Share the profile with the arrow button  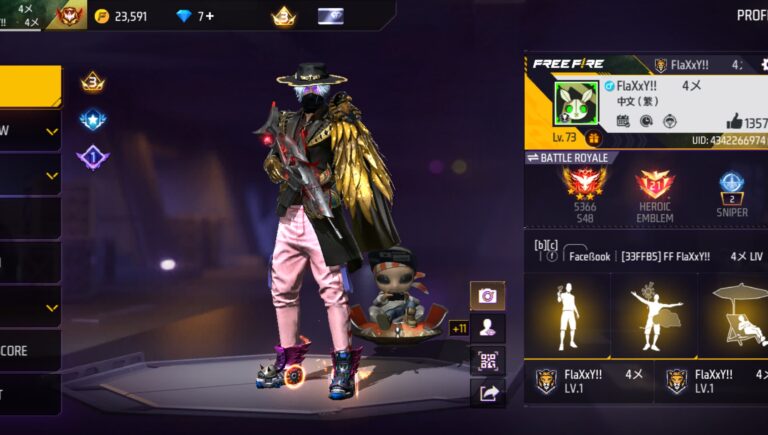click(x=487, y=393)
